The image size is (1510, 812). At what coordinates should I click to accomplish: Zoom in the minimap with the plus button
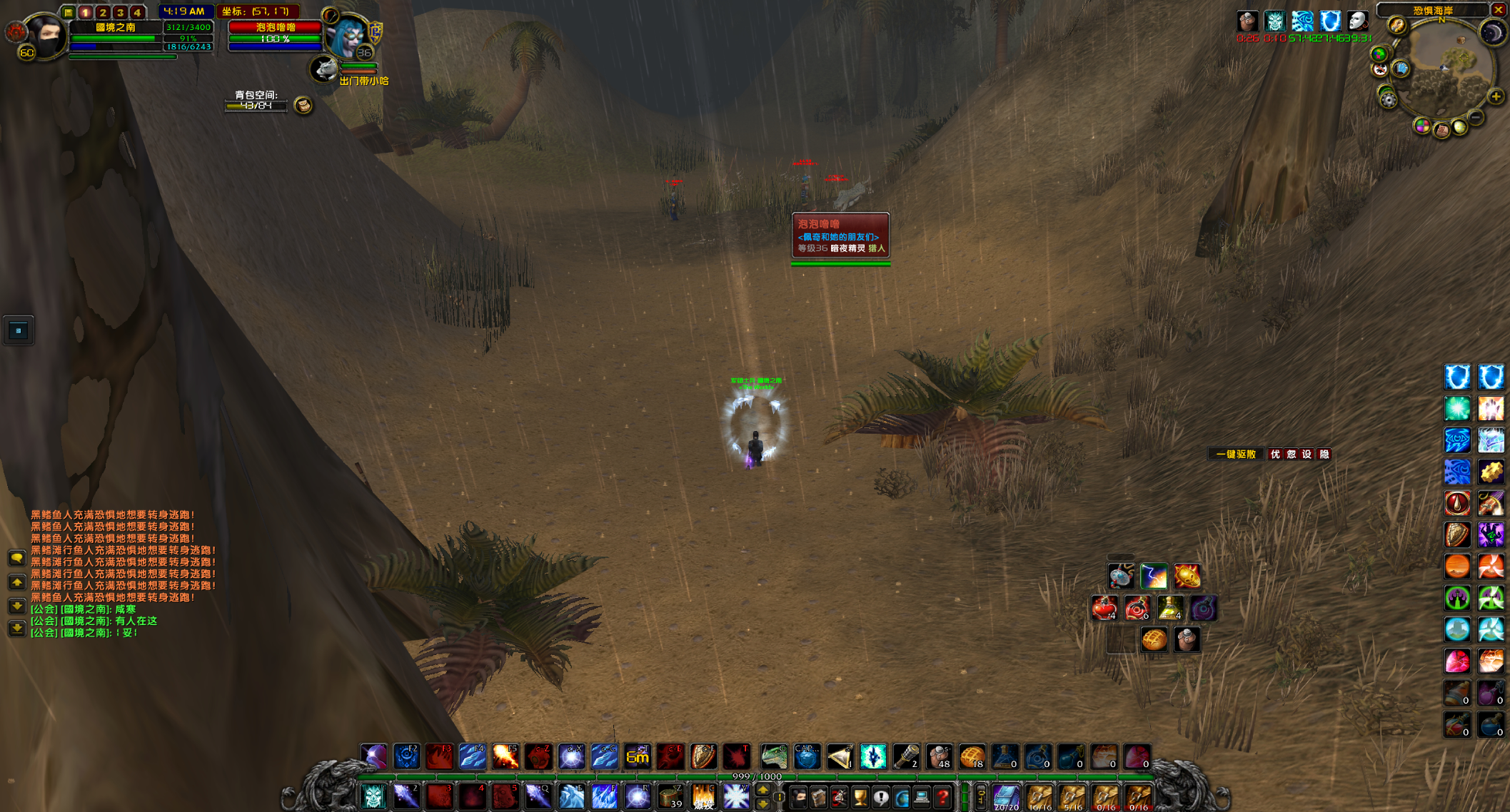[x=1496, y=96]
